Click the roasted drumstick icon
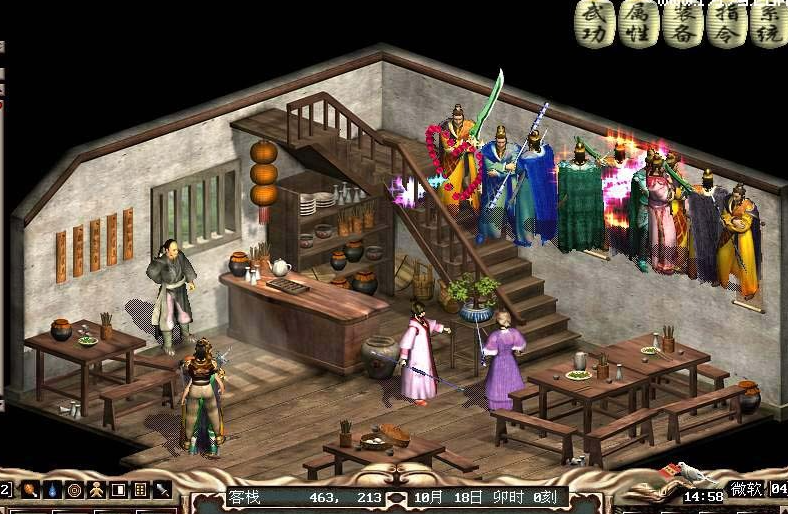Viewport: 788px width, 514px height. pyautogui.click(x=32, y=490)
